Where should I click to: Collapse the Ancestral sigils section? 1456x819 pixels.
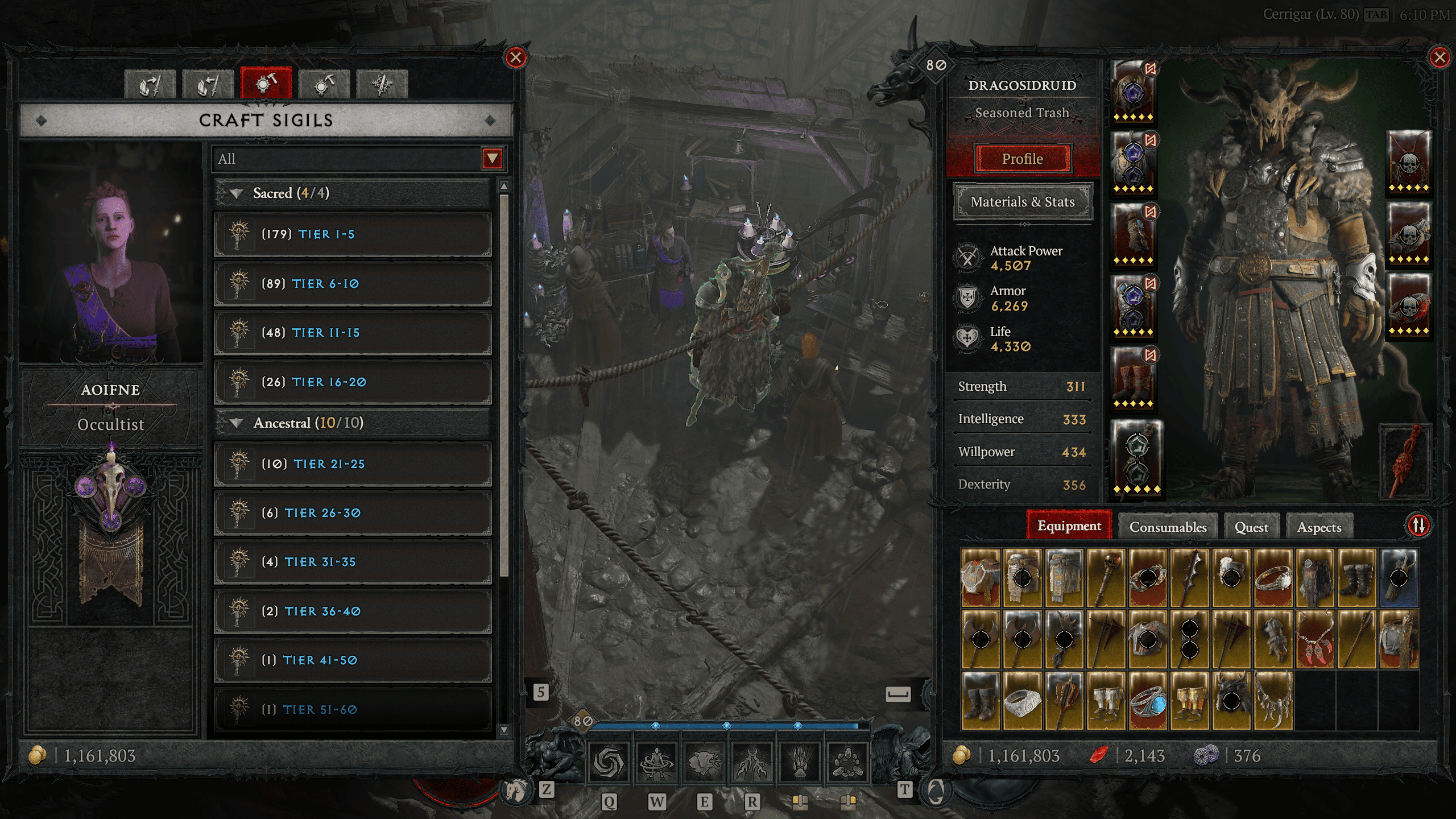pyautogui.click(x=237, y=423)
